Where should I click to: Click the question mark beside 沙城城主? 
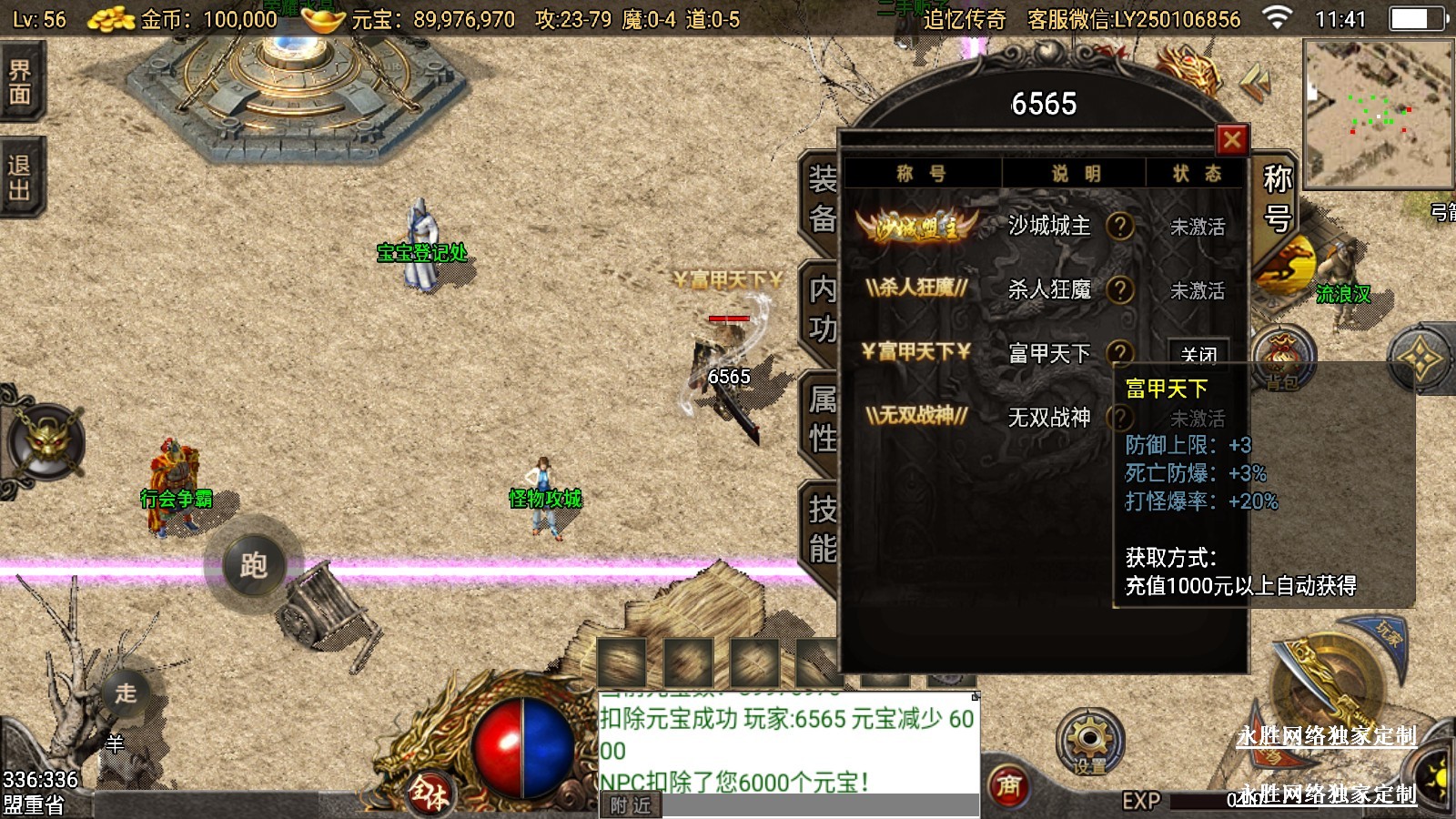[x=1120, y=226]
